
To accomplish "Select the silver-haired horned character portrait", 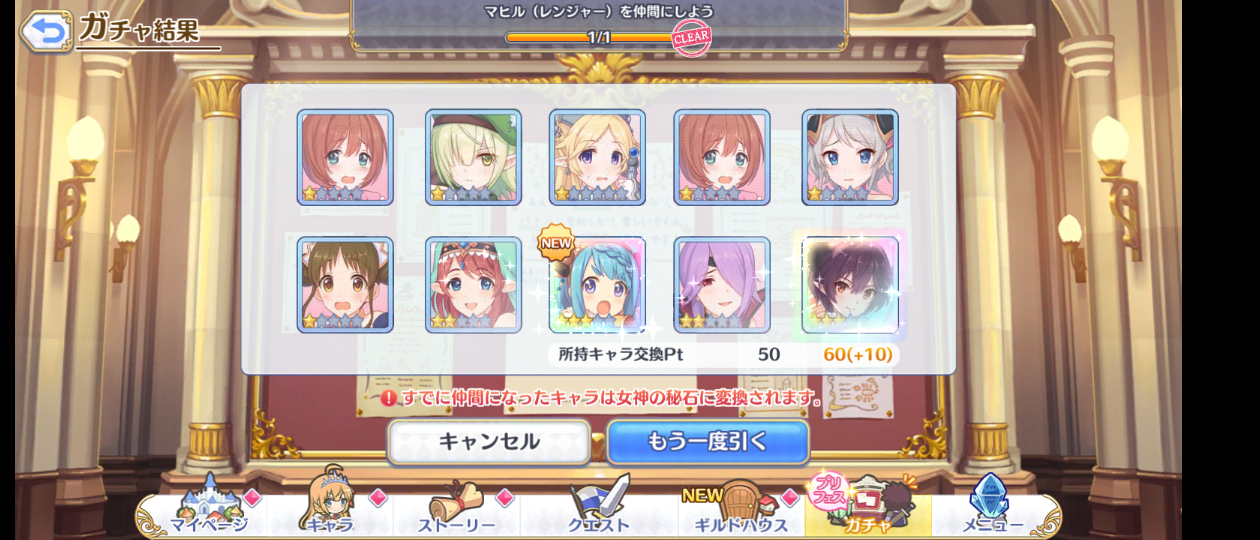I will tap(850, 157).
